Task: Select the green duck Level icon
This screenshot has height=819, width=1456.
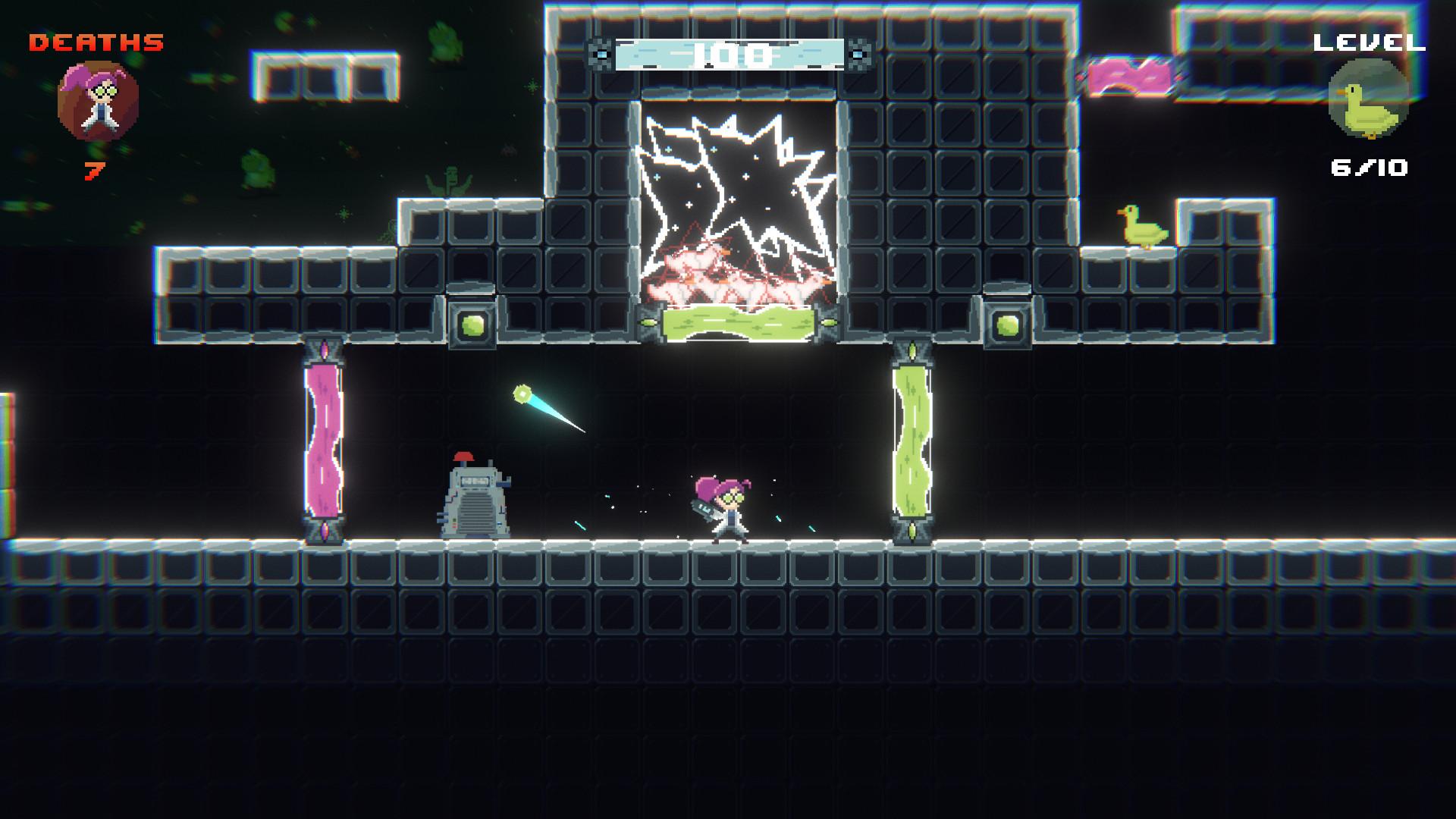Action: pos(1369,100)
